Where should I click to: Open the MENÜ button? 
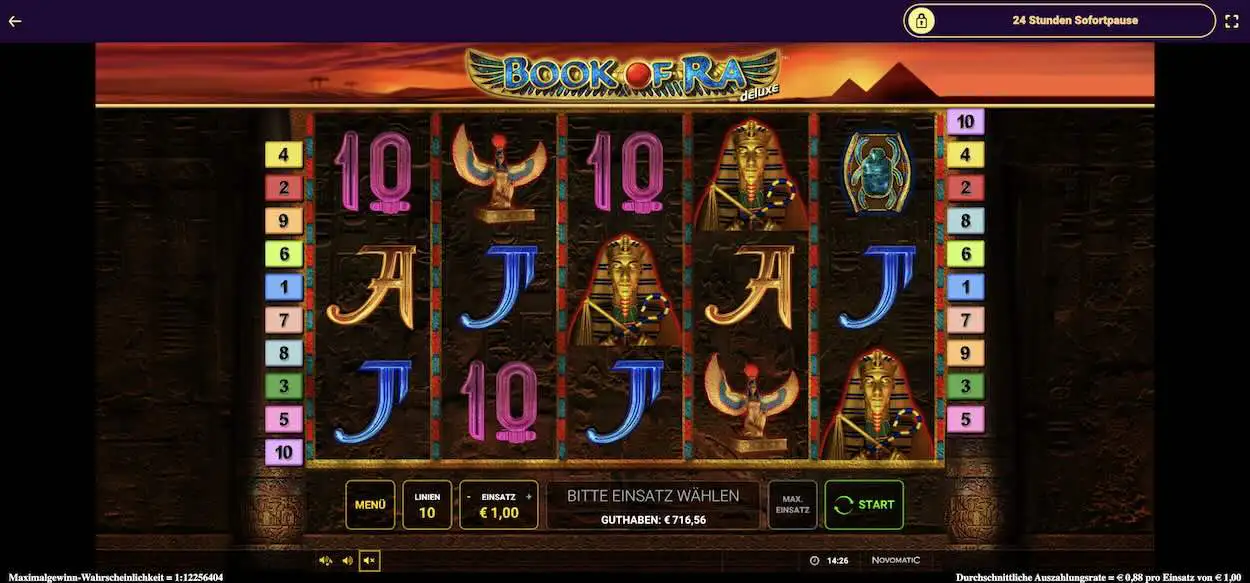[x=370, y=505]
